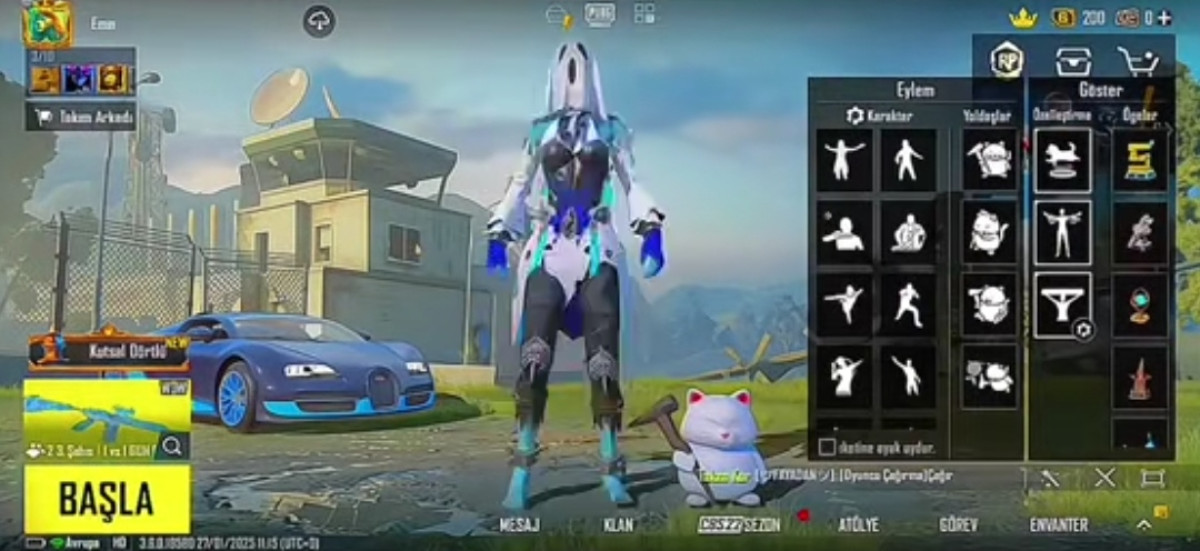Open the player profile avatar
Viewport: 1200px width, 551px height.
pos(47,24)
